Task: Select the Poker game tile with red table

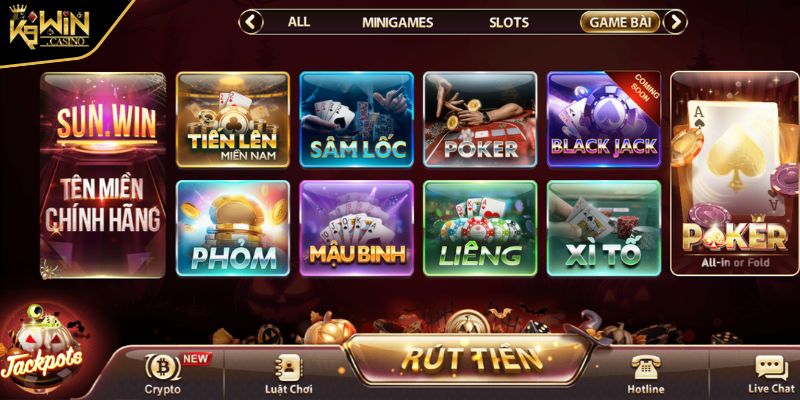Action: (x=481, y=119)
